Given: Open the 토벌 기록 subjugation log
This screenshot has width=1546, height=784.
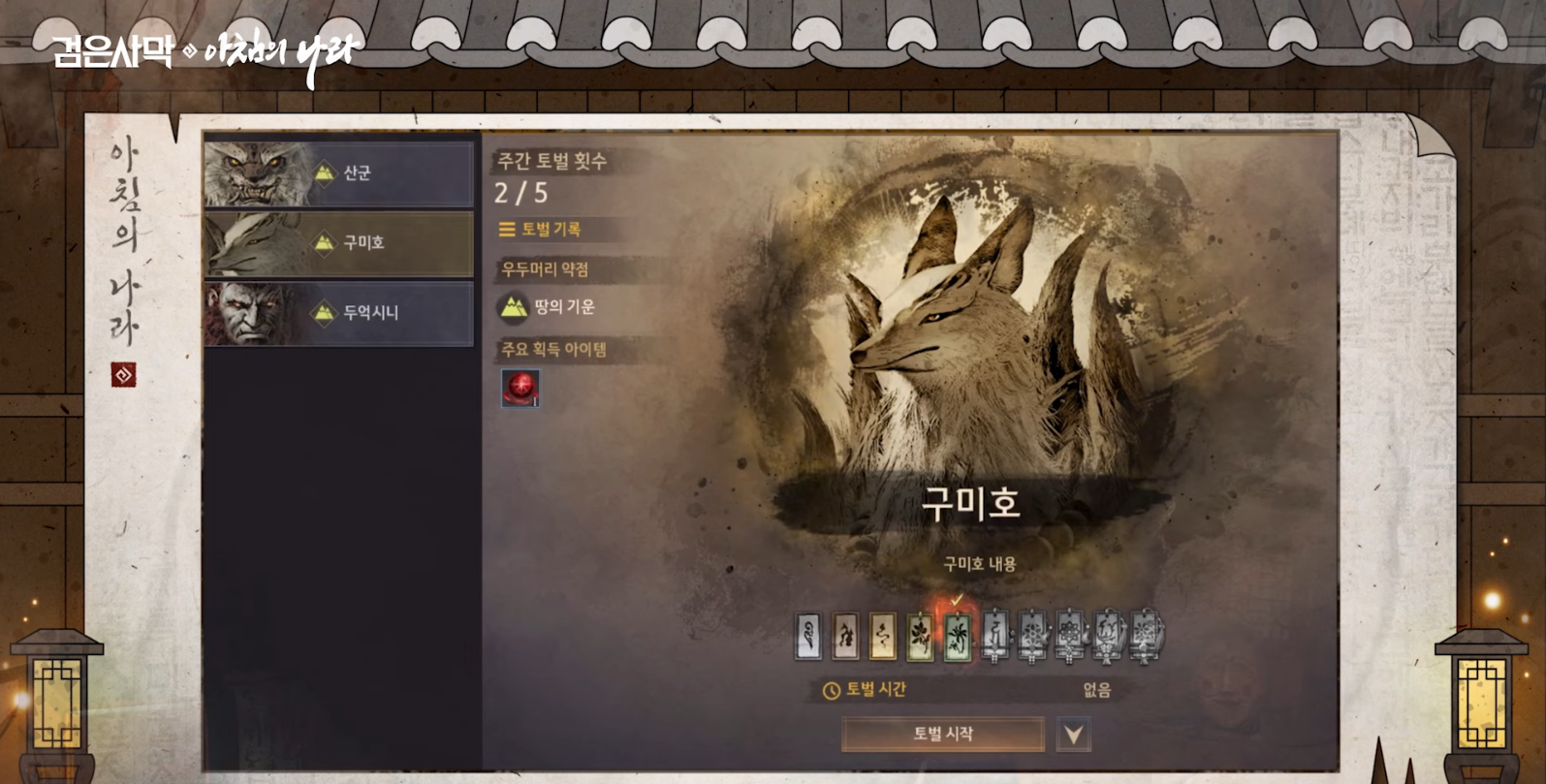Looking at the screenshot, I should point(540,230).
